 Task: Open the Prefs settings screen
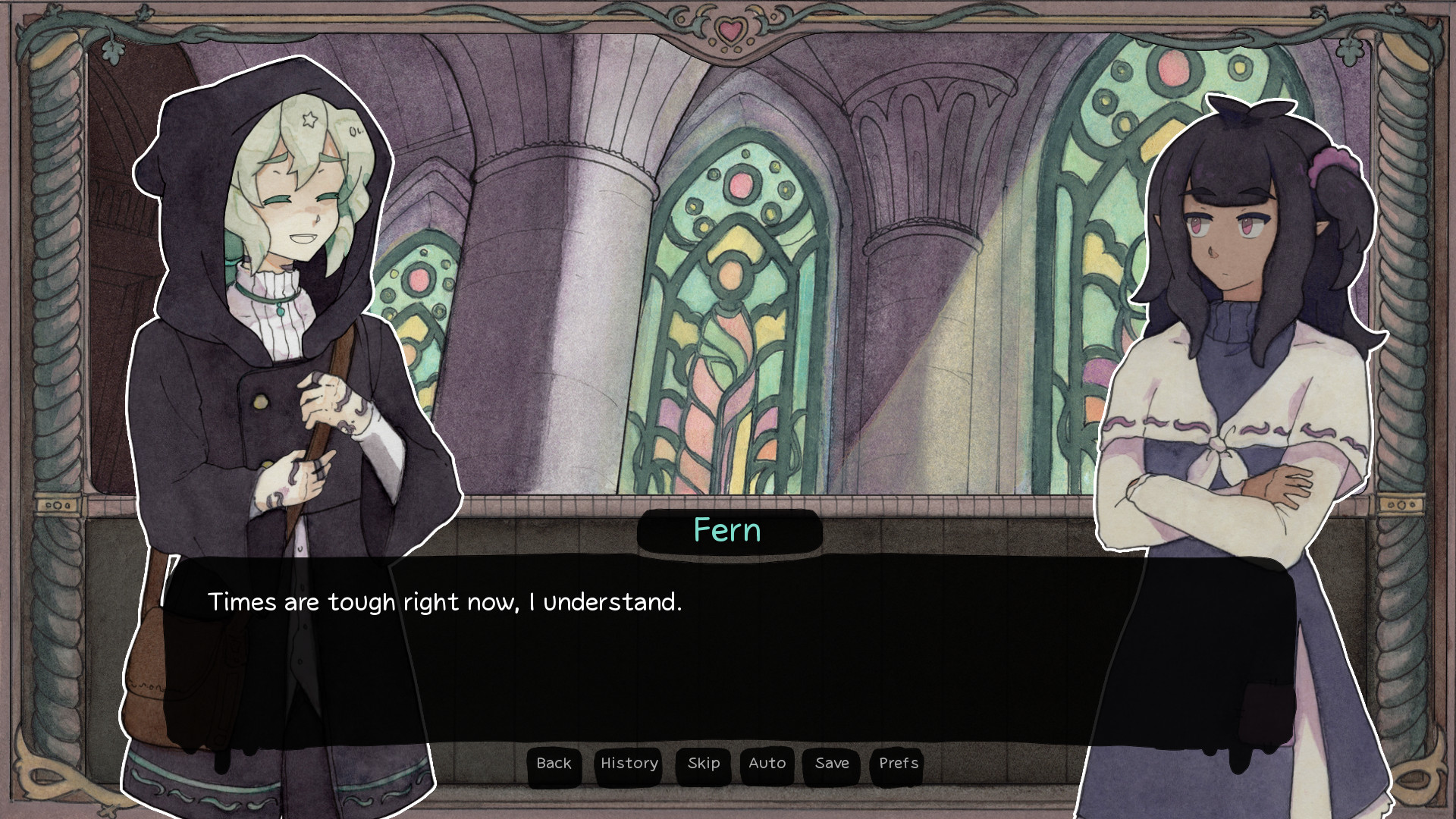pos(898,764)
